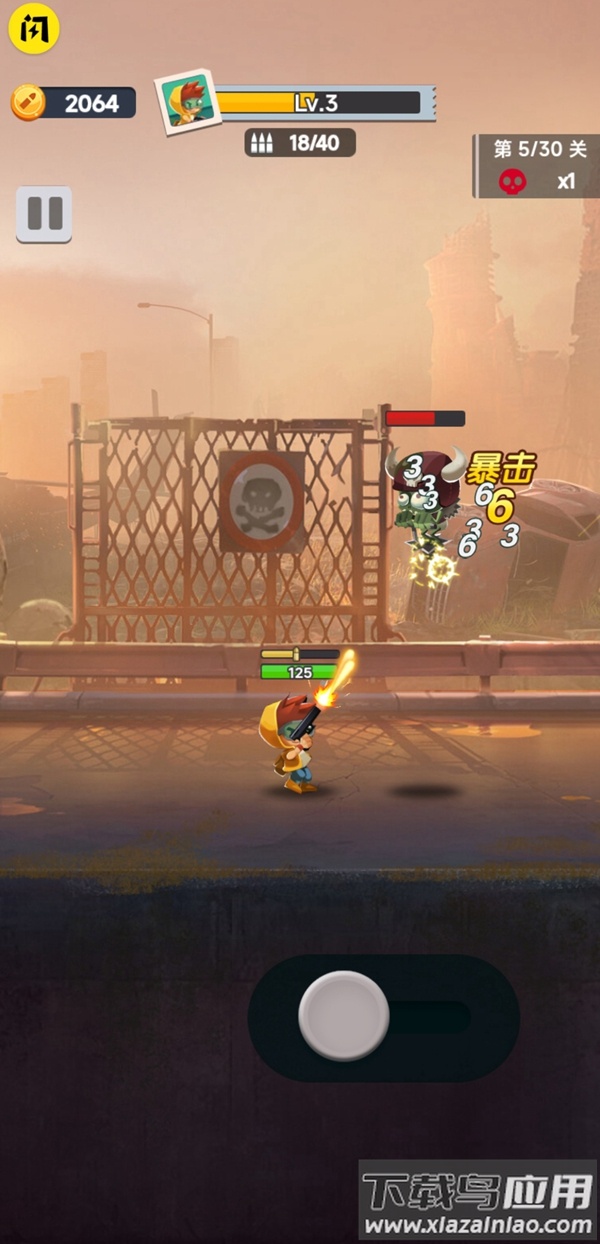
Task: Tap the round gray joystick knob
Action: [344, 1016]
